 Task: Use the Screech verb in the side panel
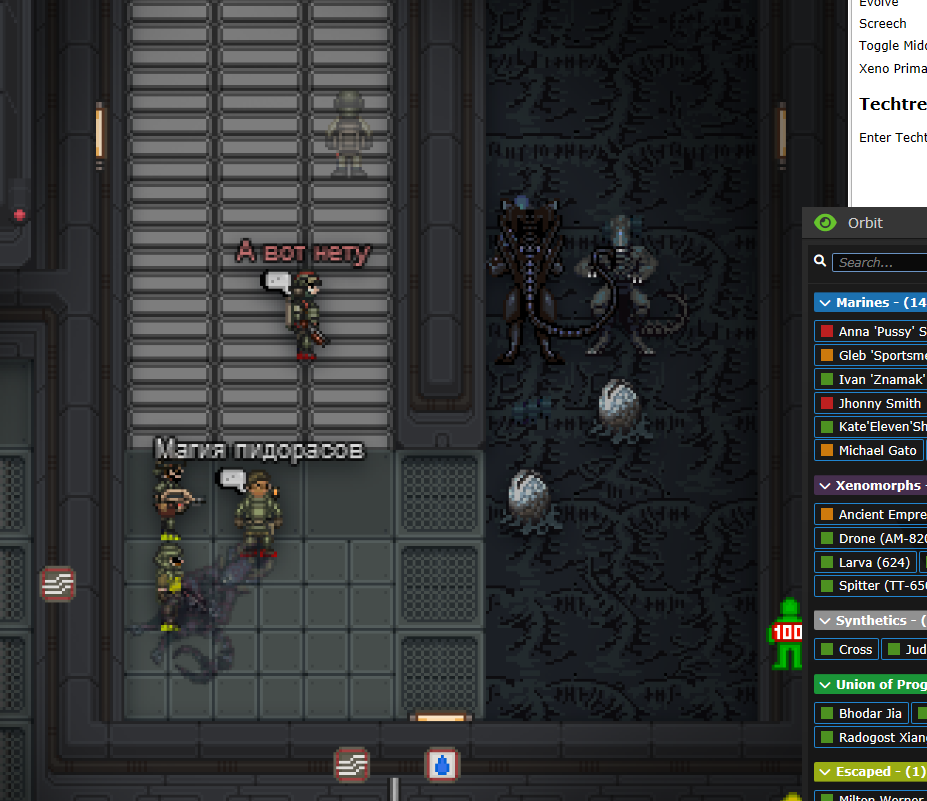click(x=883, y=23)
